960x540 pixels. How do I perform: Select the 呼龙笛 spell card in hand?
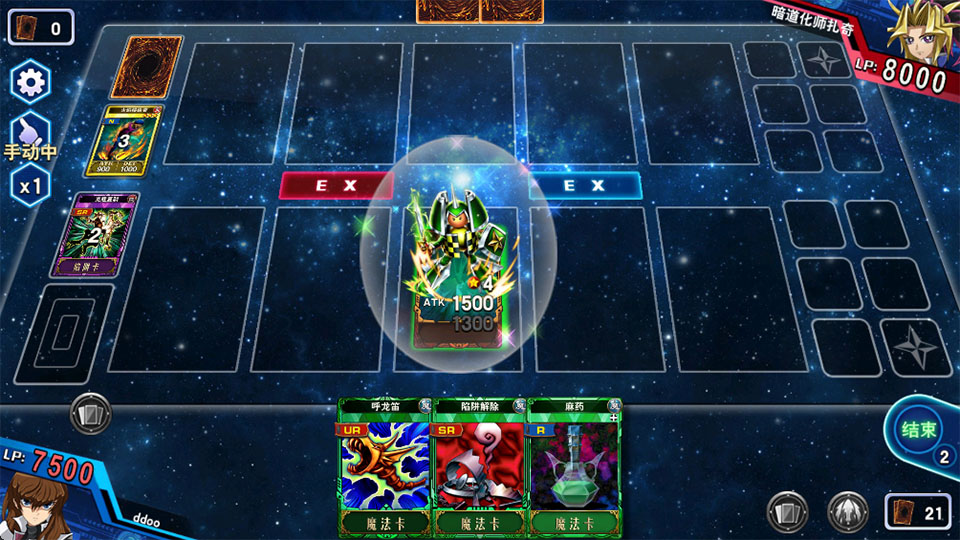(384, 467)
